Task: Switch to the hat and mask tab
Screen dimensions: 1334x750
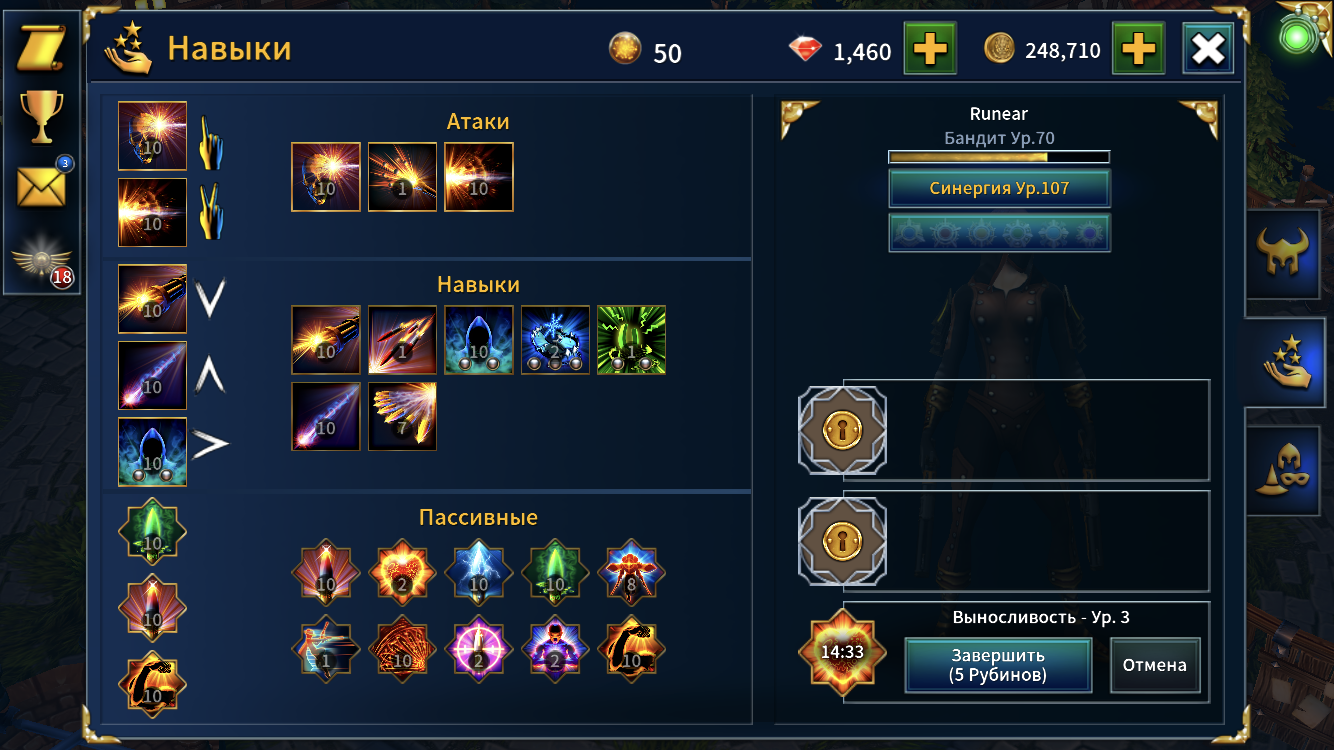Action: [x=1289, y=470]
